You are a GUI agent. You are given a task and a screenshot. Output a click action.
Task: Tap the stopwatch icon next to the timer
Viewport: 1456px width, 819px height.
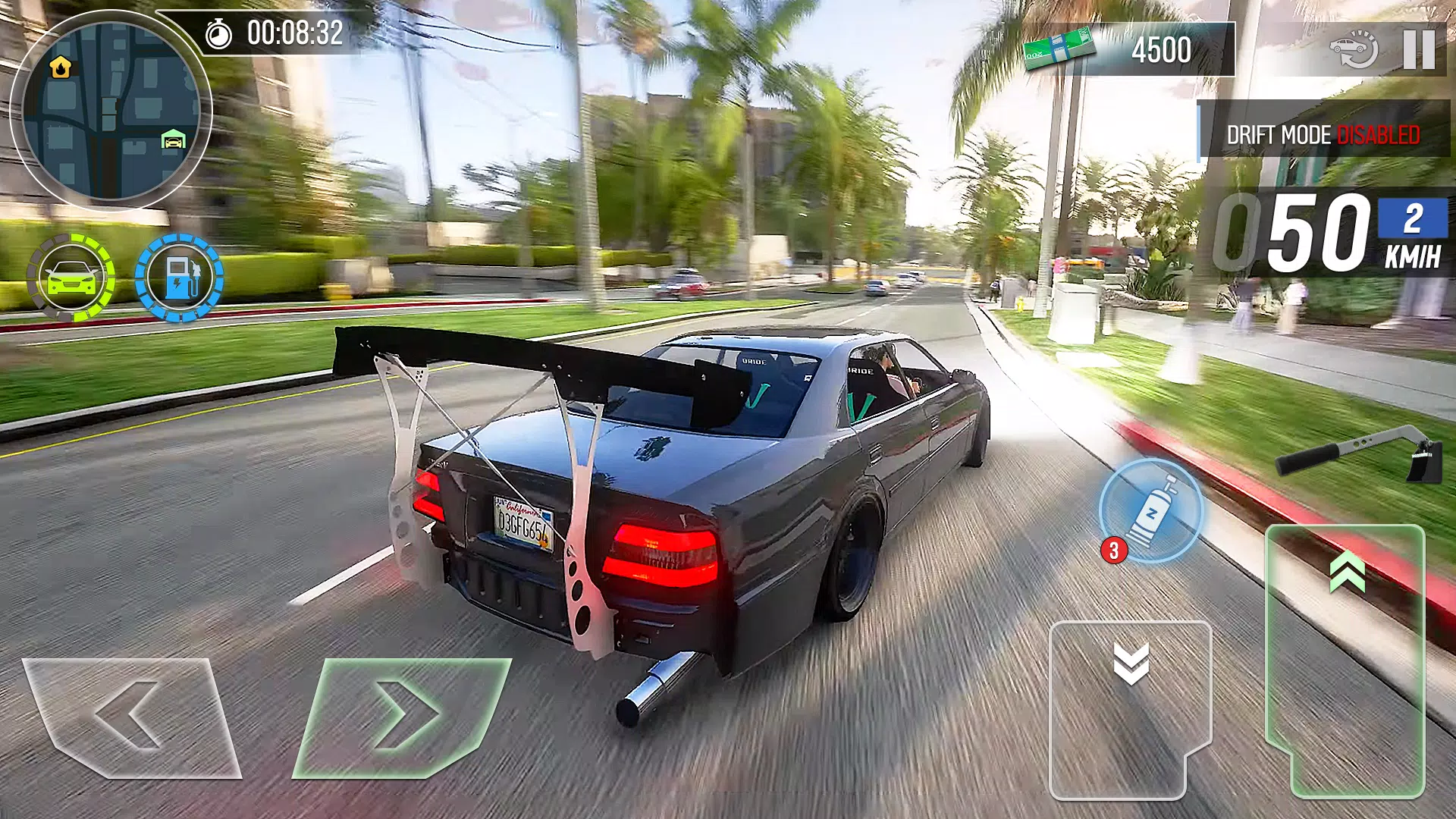point(218,34)
